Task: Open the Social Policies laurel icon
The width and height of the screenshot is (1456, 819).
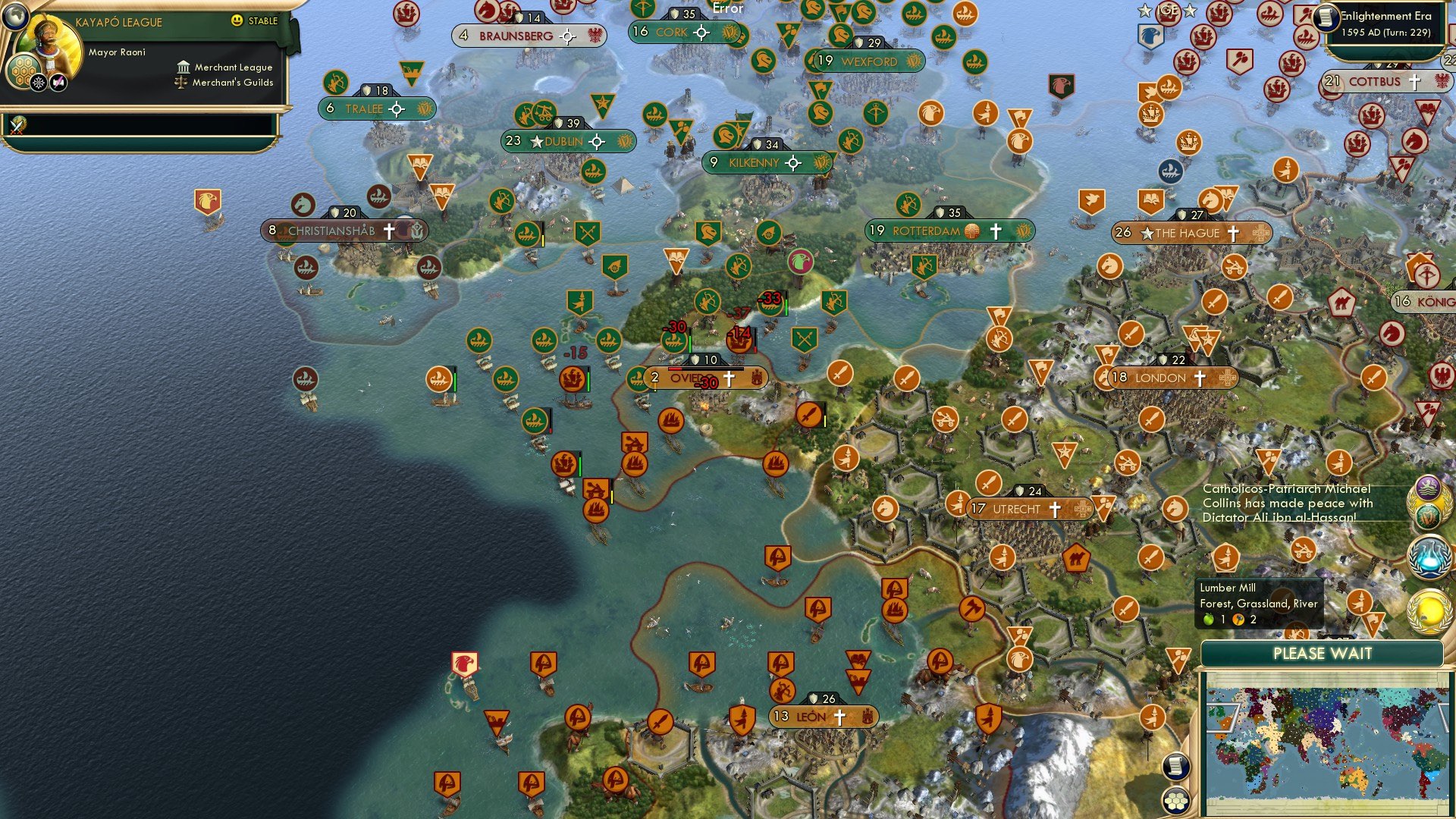Action: click(1429, 608)
